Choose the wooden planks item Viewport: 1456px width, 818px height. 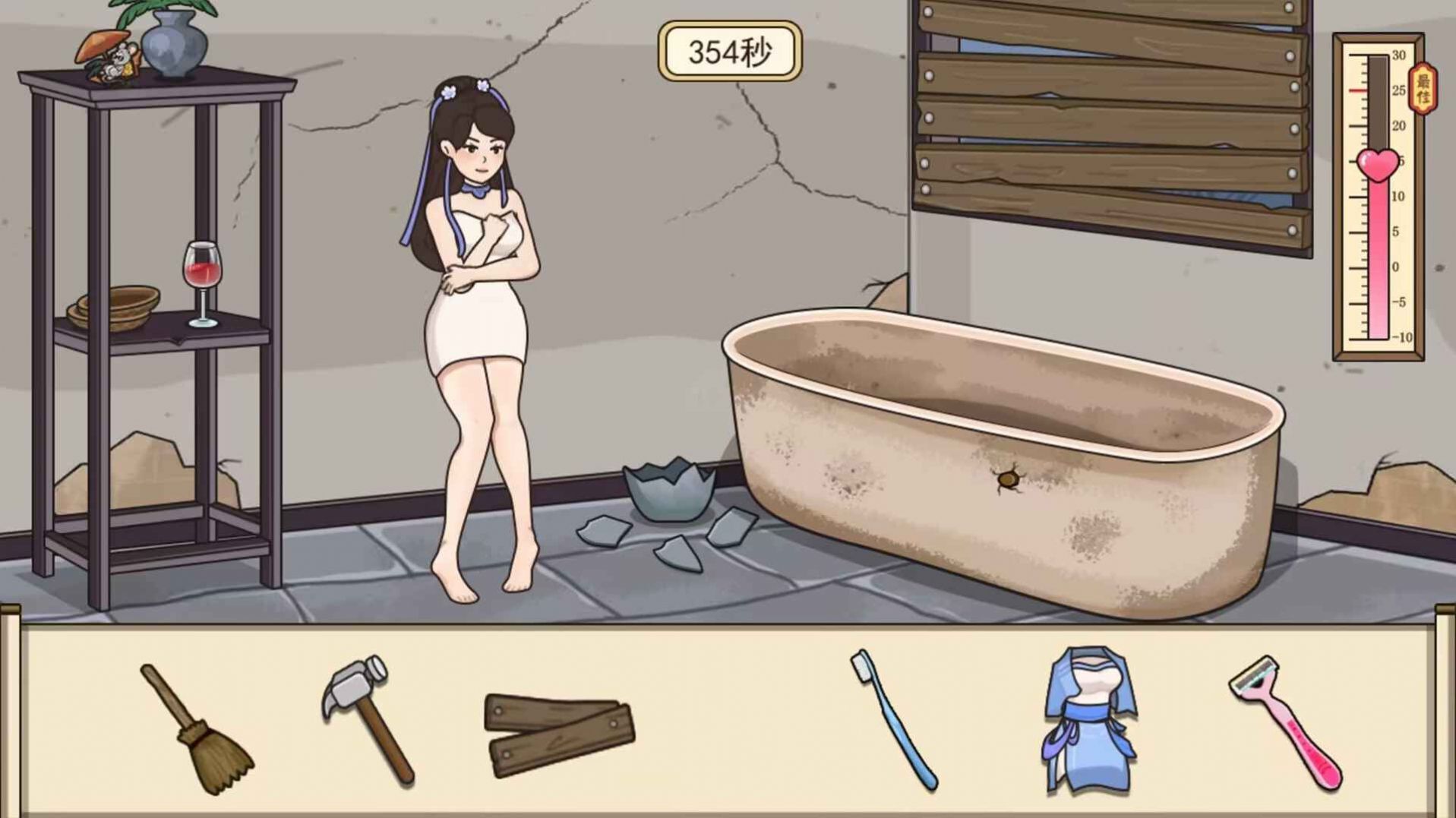[x=559, y=734]
